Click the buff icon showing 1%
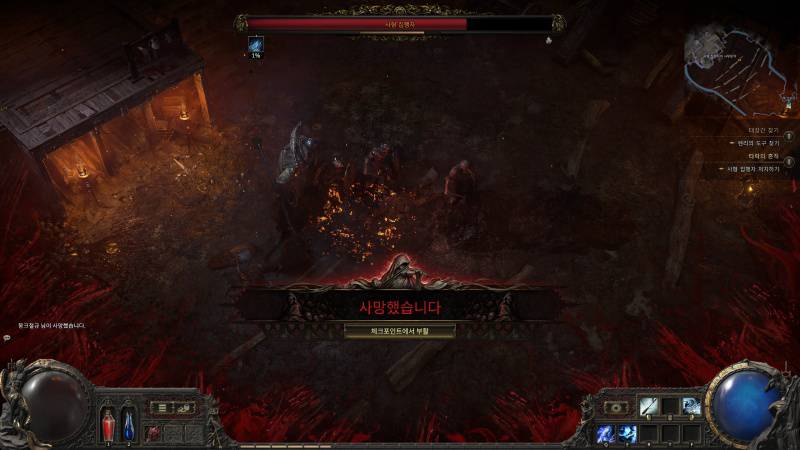Screen dimensions: 800x450 click(256, 45)
